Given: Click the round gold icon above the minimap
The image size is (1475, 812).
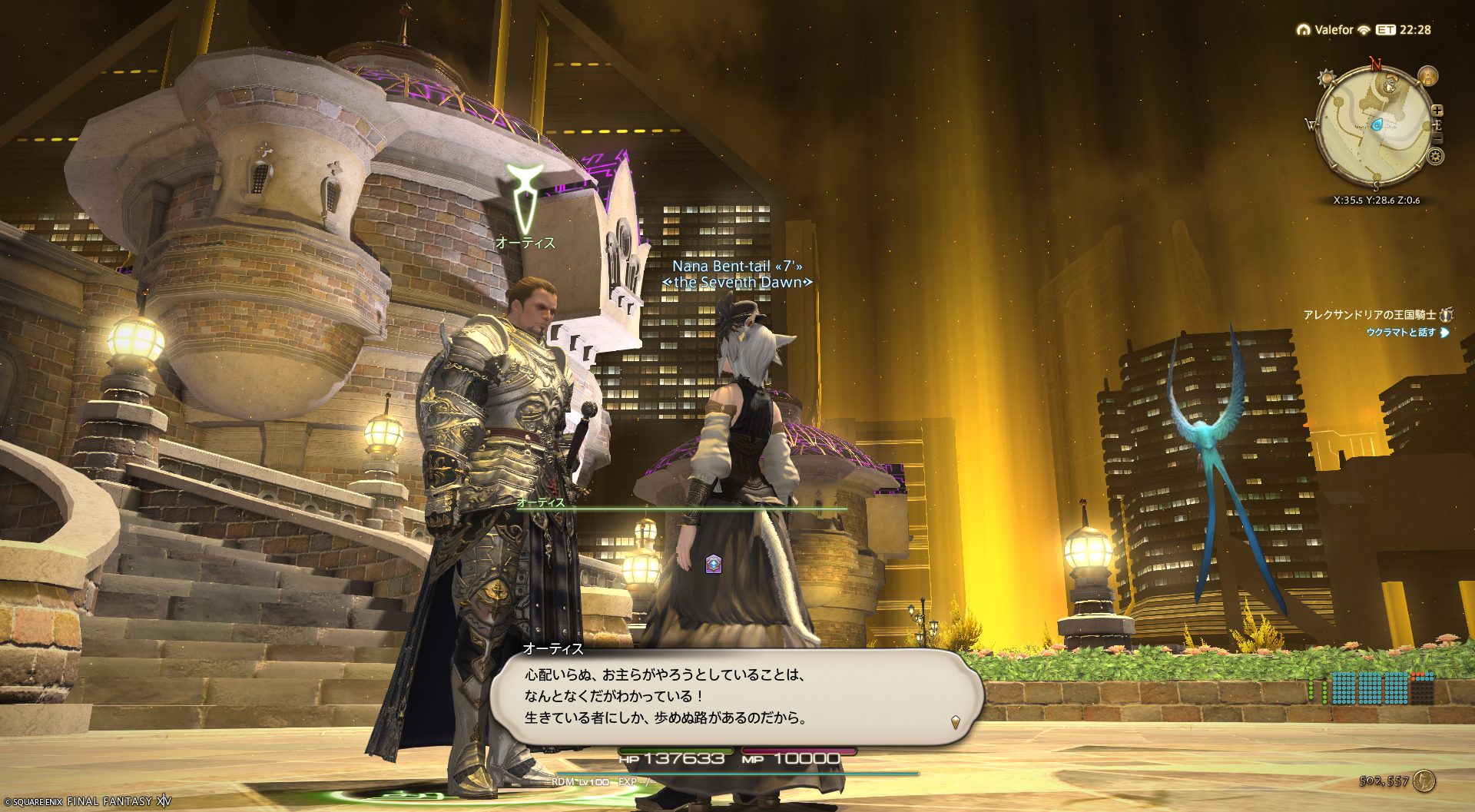Looking at the screenshot, I should (1427, 76).
